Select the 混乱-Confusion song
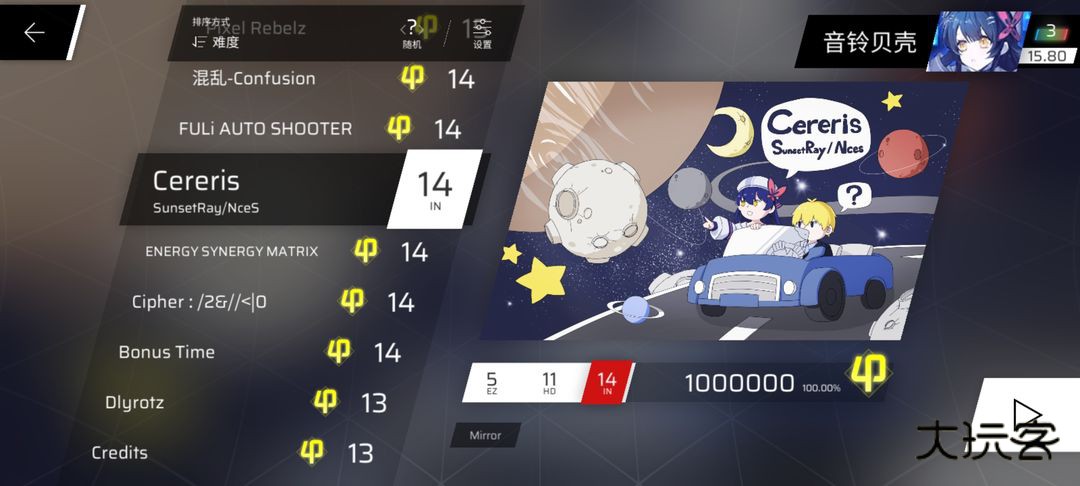 pos(254,78)
